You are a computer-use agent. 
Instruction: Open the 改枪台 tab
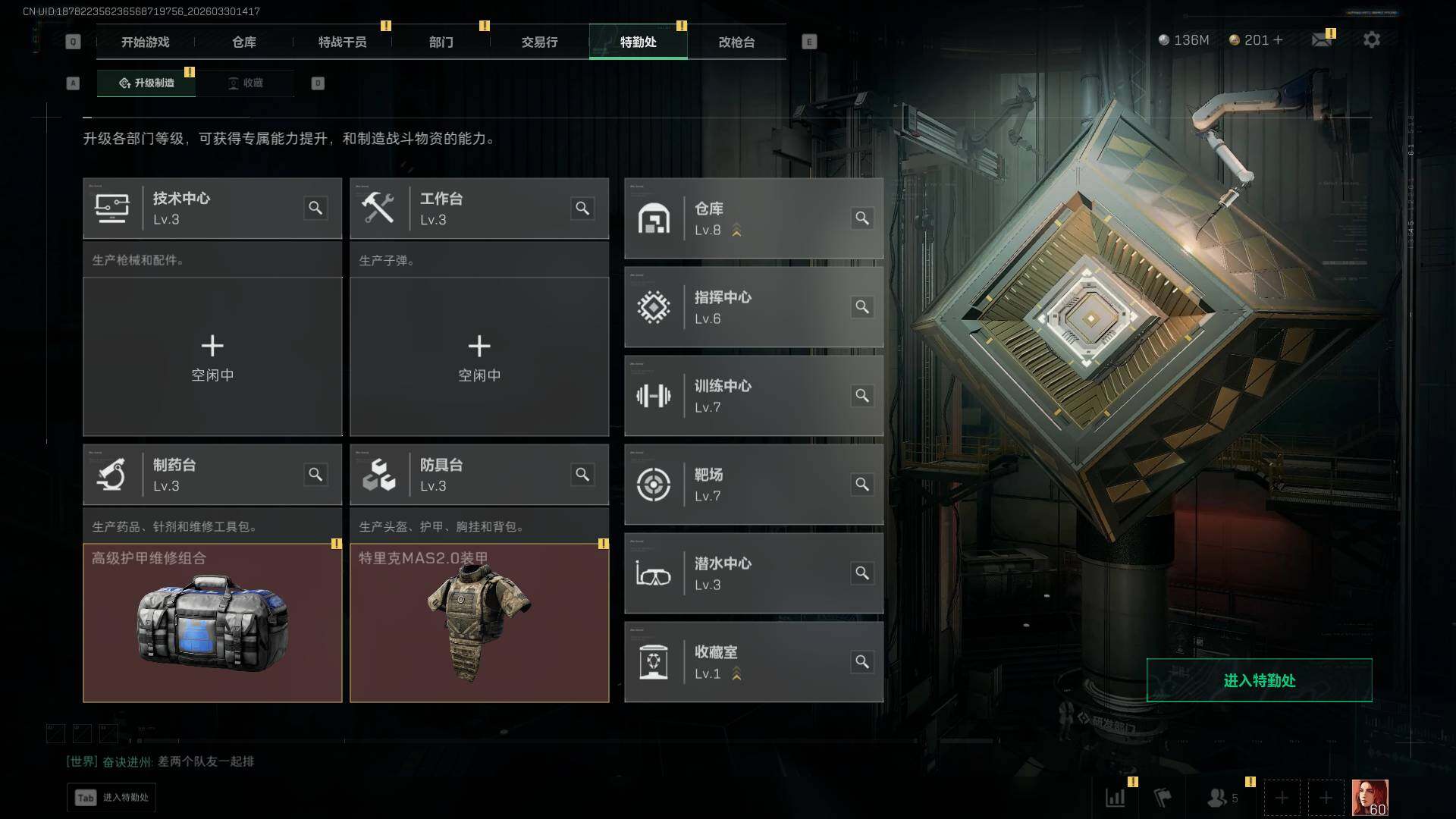(x=736, y=42)
